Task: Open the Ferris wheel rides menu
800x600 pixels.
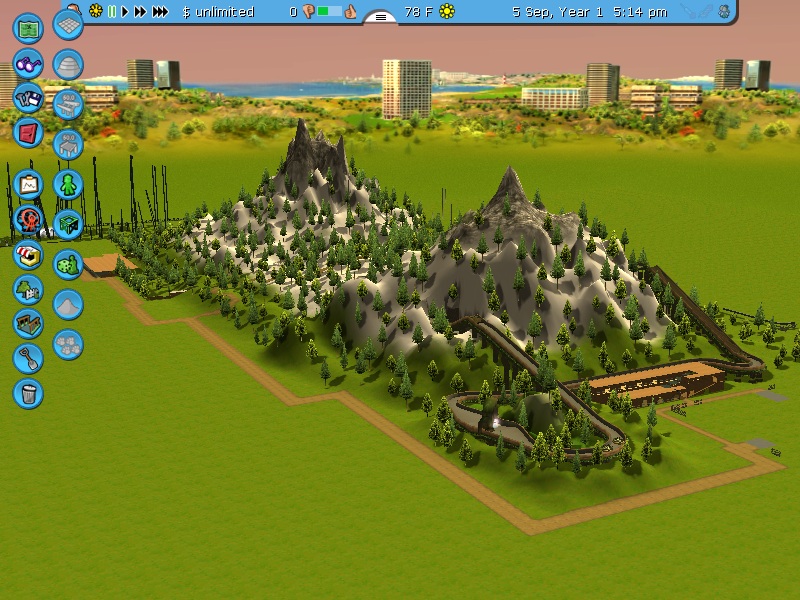Action: 28,218
